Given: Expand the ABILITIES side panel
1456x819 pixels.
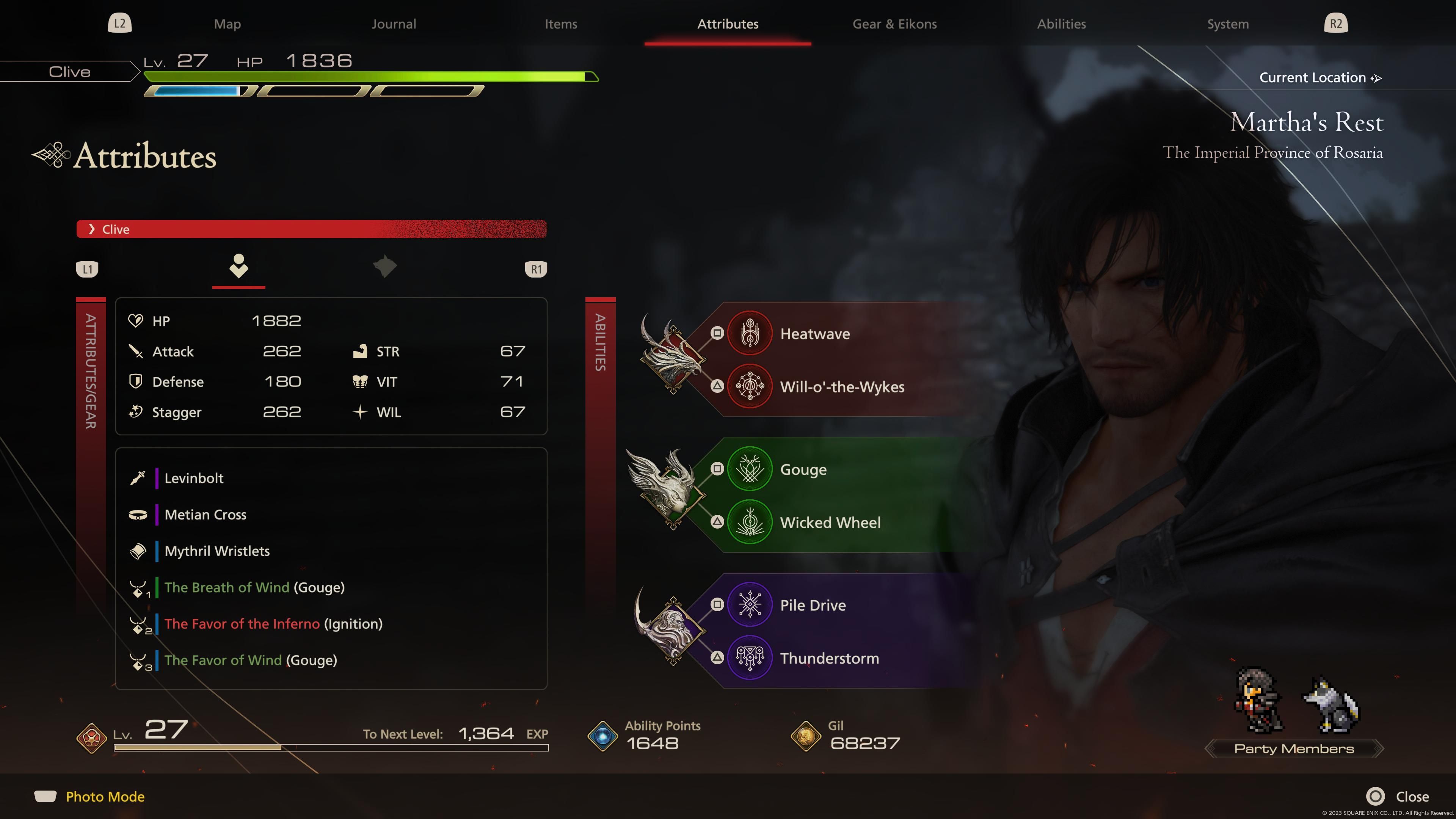Looking at the screenshot, I should (x=600, y=350).
